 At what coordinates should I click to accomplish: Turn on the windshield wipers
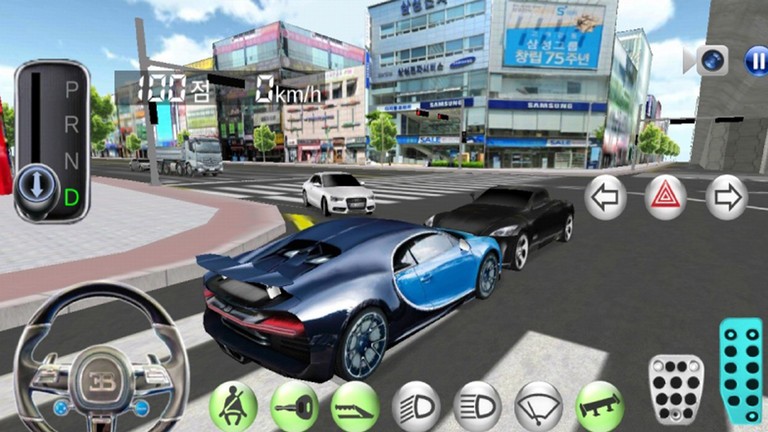538,406
